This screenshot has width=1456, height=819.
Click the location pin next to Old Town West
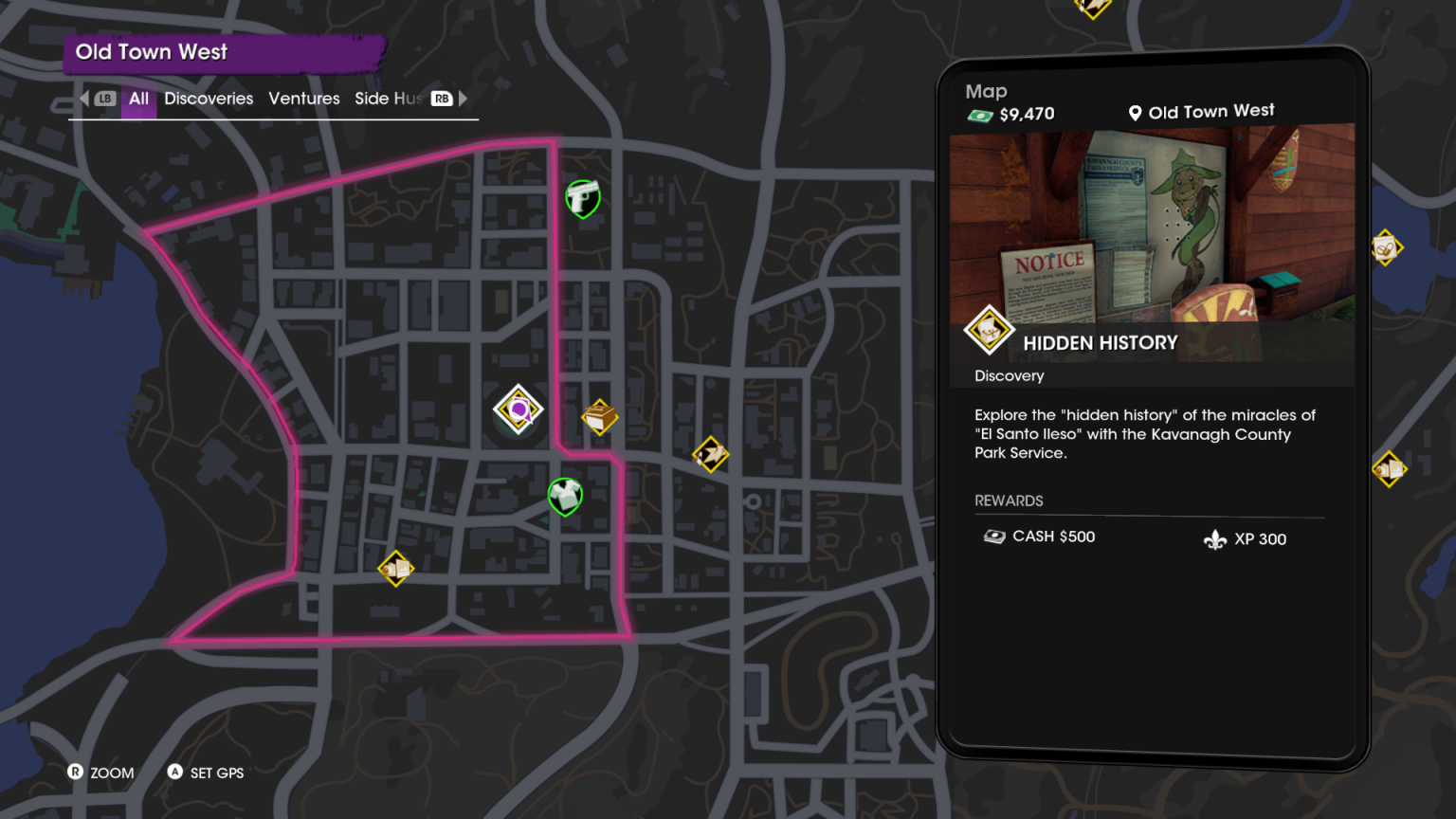pos(1135,112)
